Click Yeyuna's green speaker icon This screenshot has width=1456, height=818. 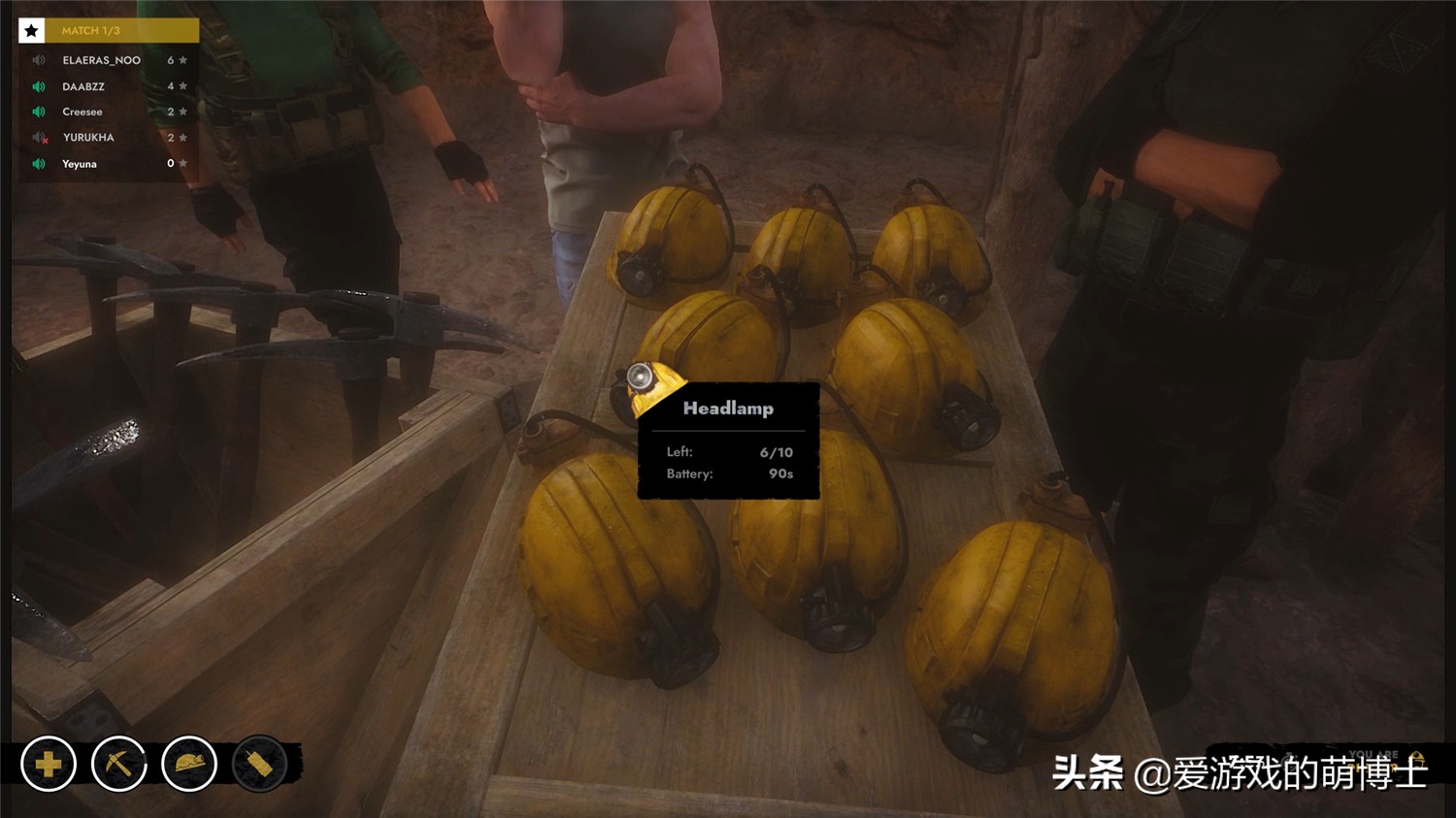[x=39, y=164]
